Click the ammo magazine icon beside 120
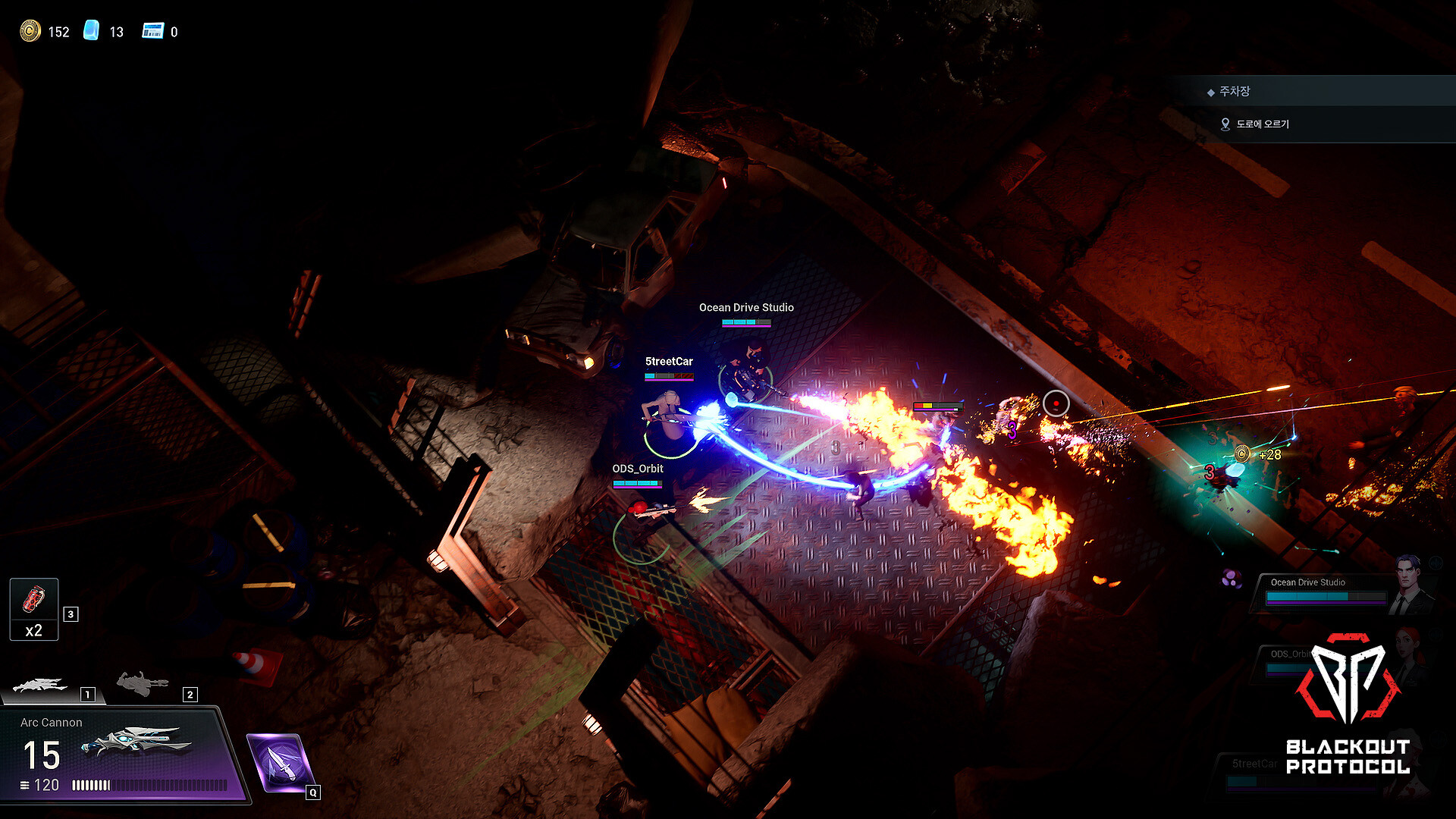The image size is (1456, 819). point(26,785)
